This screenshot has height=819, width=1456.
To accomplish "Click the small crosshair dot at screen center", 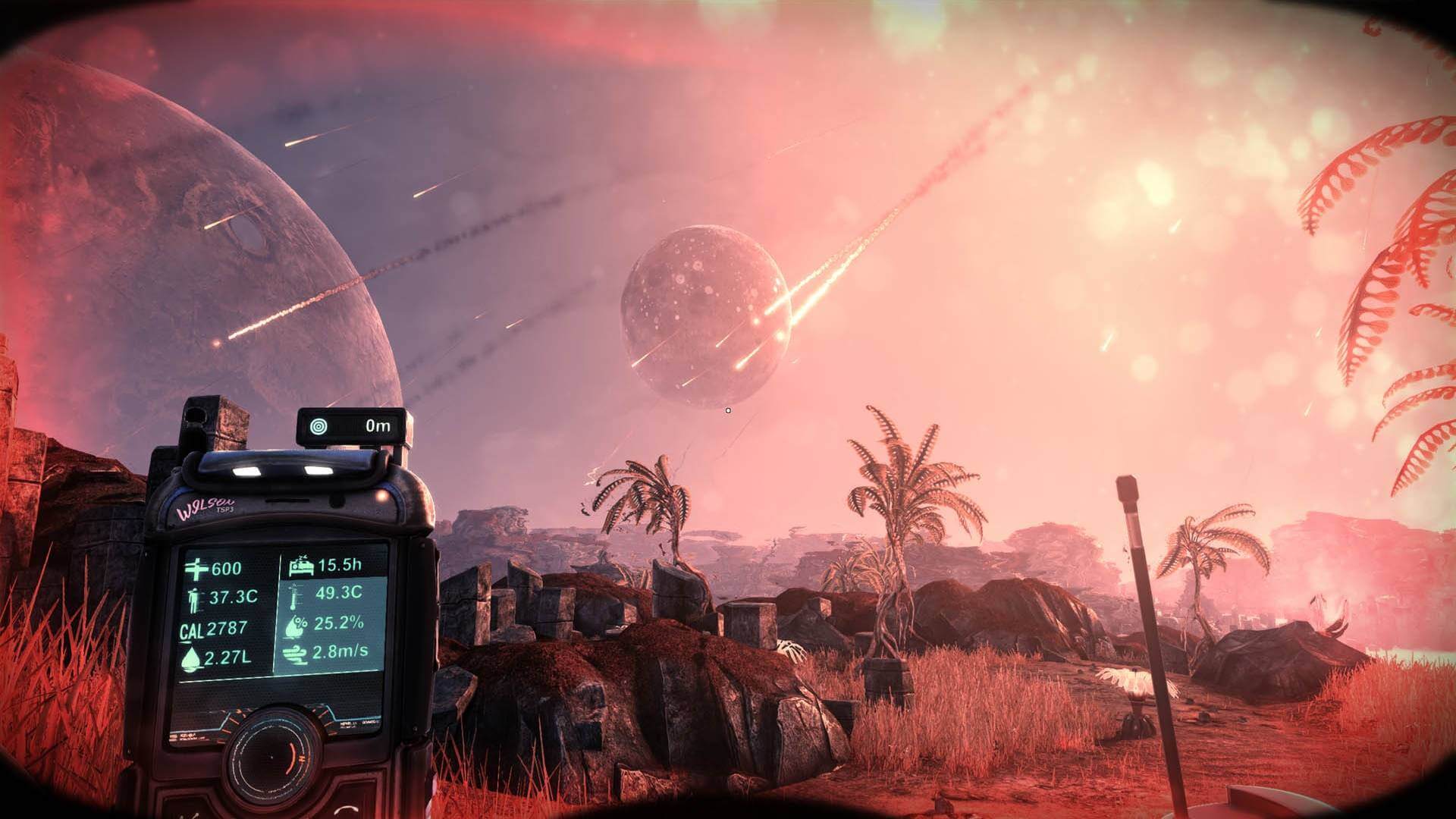I will pos(728,409).
